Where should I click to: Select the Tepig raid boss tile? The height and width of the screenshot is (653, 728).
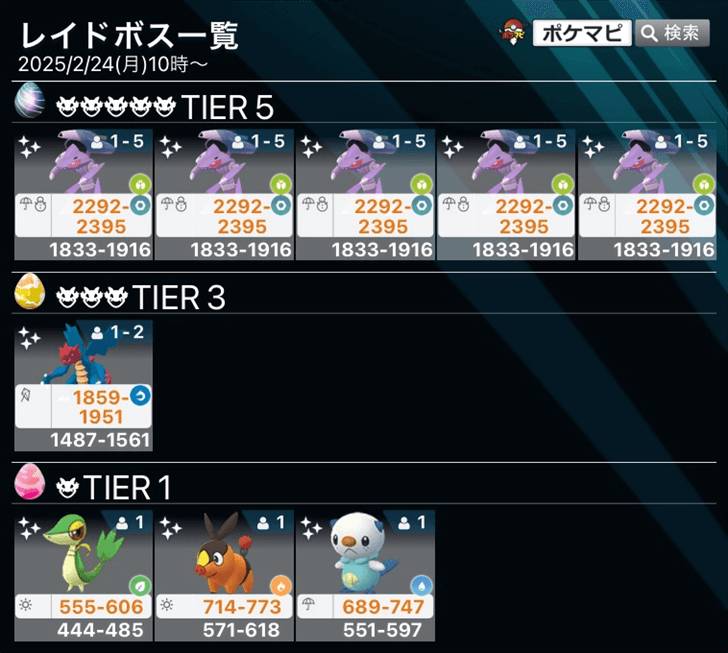(x=224, y=575)
